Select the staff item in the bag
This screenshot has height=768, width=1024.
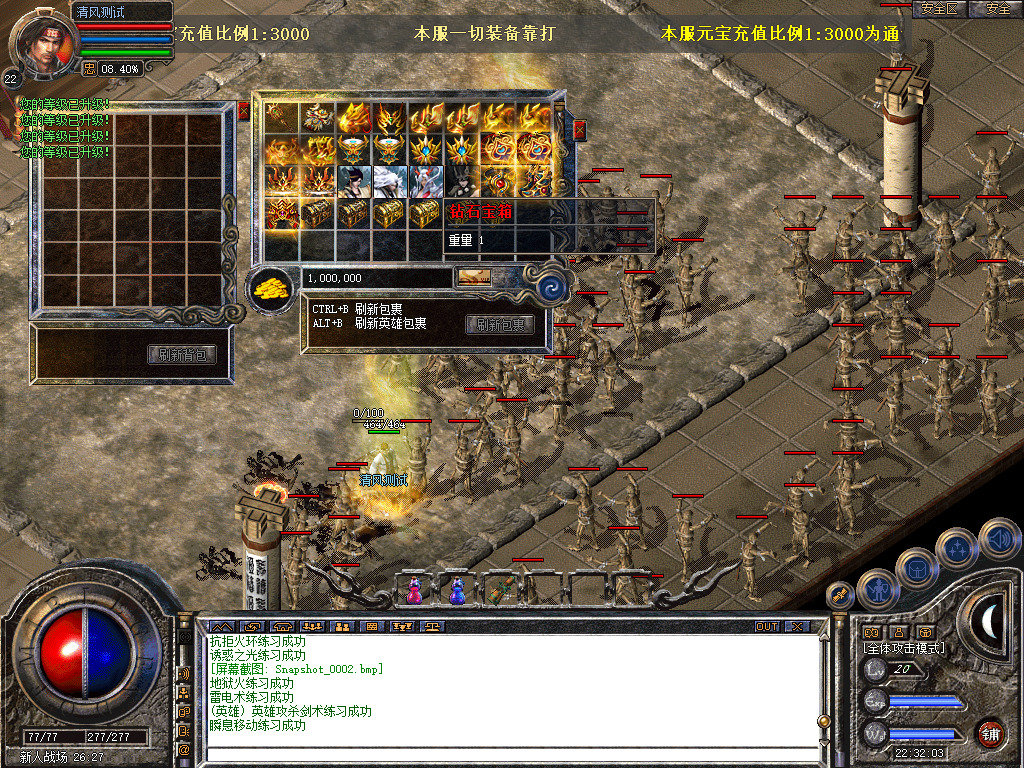tap(281, 117)
